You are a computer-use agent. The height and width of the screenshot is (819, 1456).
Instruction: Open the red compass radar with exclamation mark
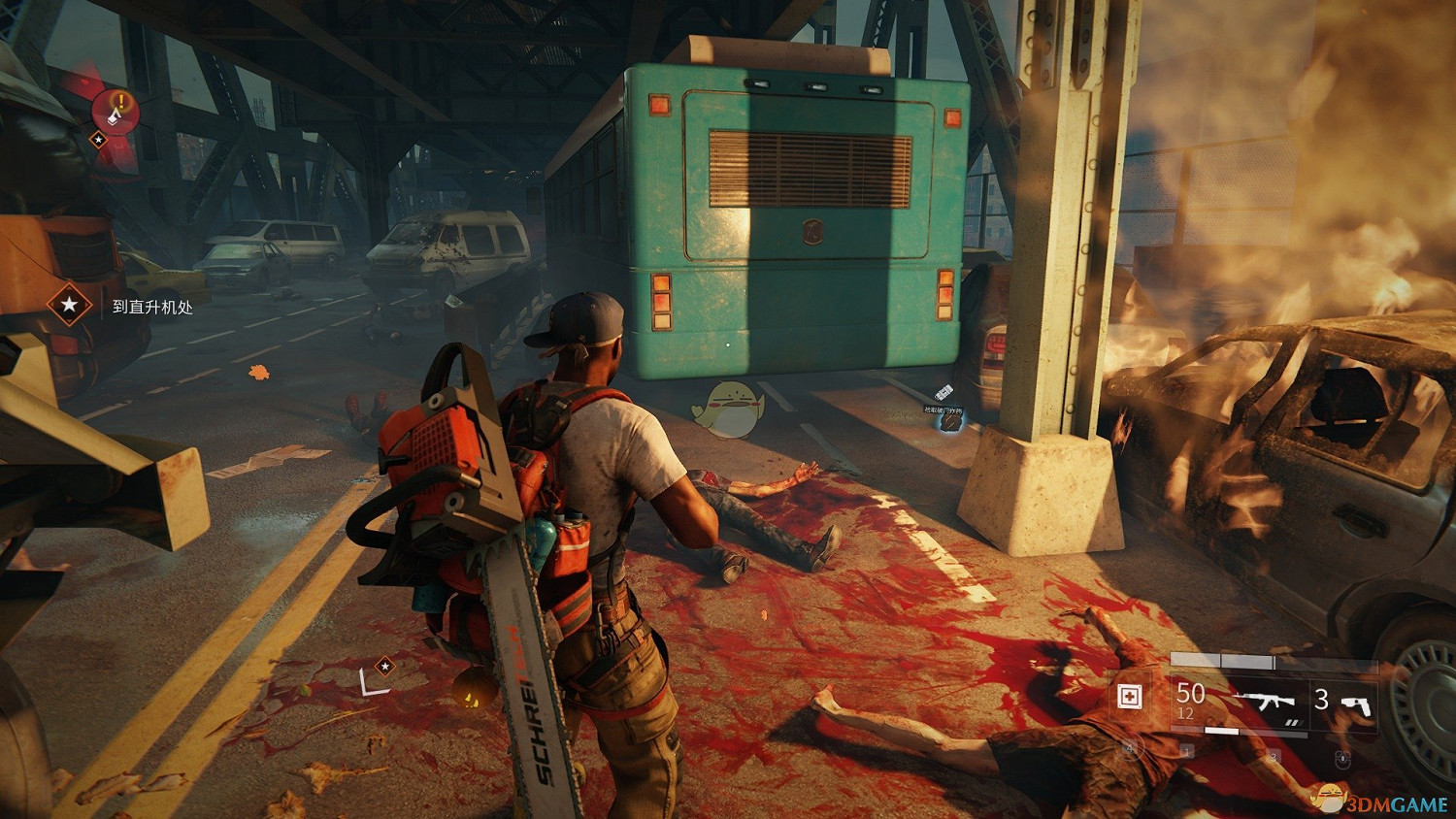click(116, 113)
